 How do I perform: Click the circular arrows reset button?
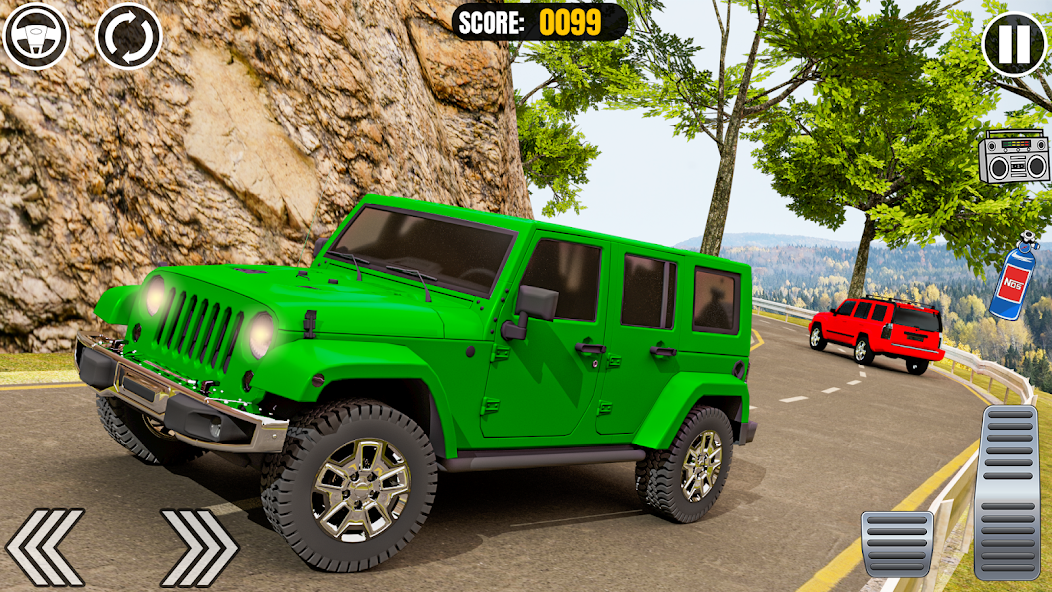128,36
